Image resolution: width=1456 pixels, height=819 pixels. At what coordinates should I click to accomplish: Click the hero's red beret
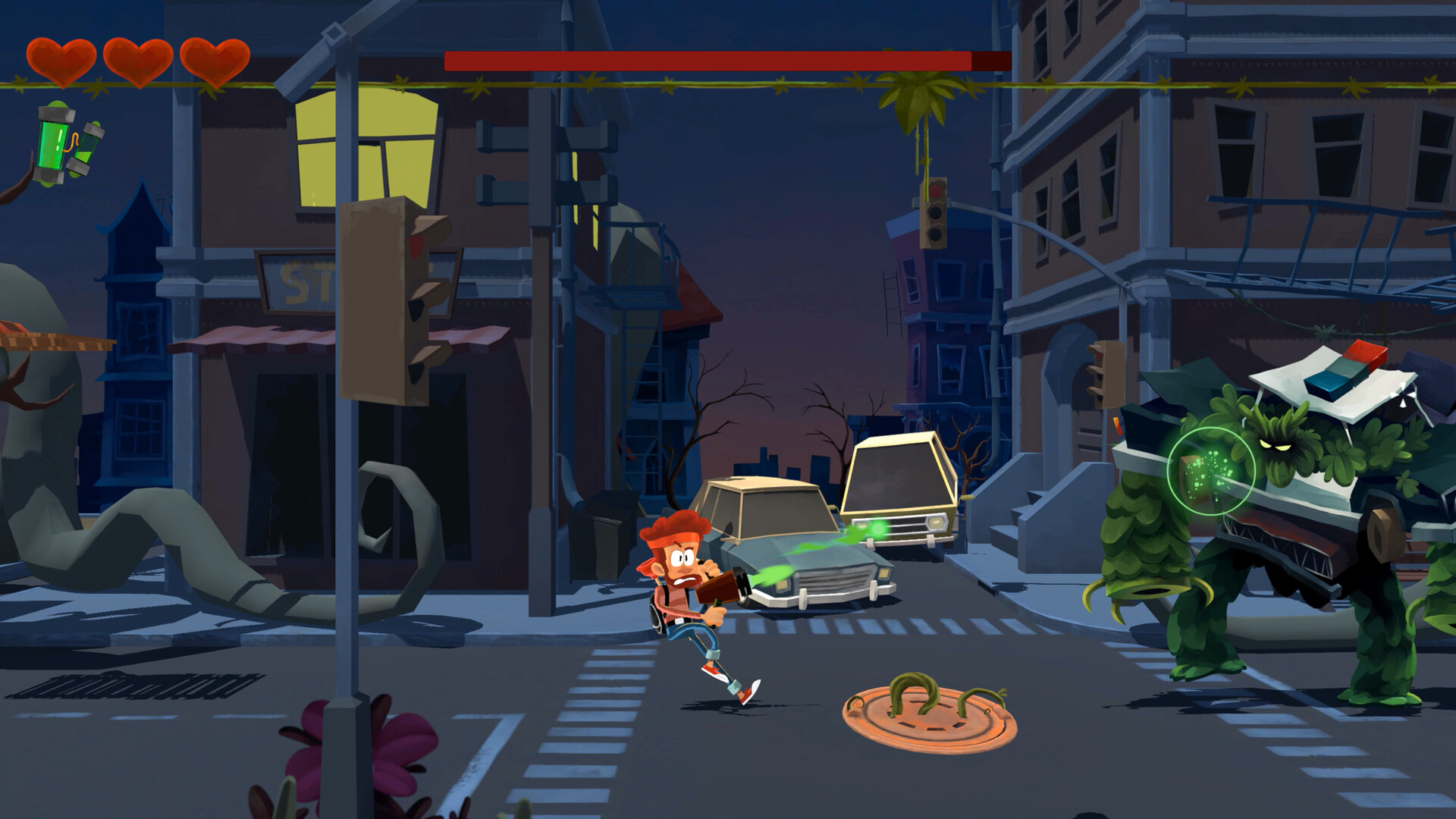pos(675,527)
